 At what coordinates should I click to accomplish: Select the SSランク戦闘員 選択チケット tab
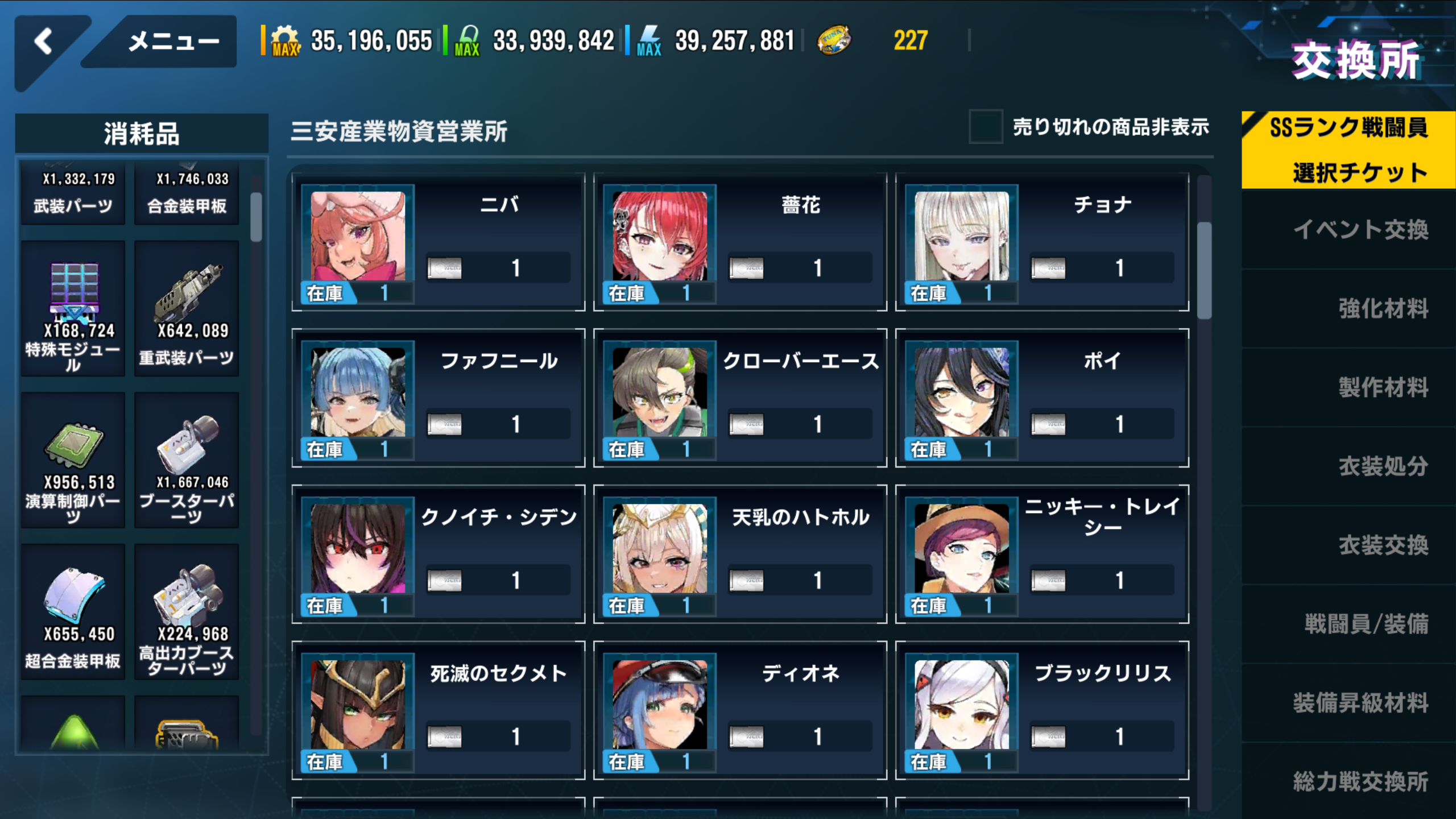click(x=1348, y=150)
